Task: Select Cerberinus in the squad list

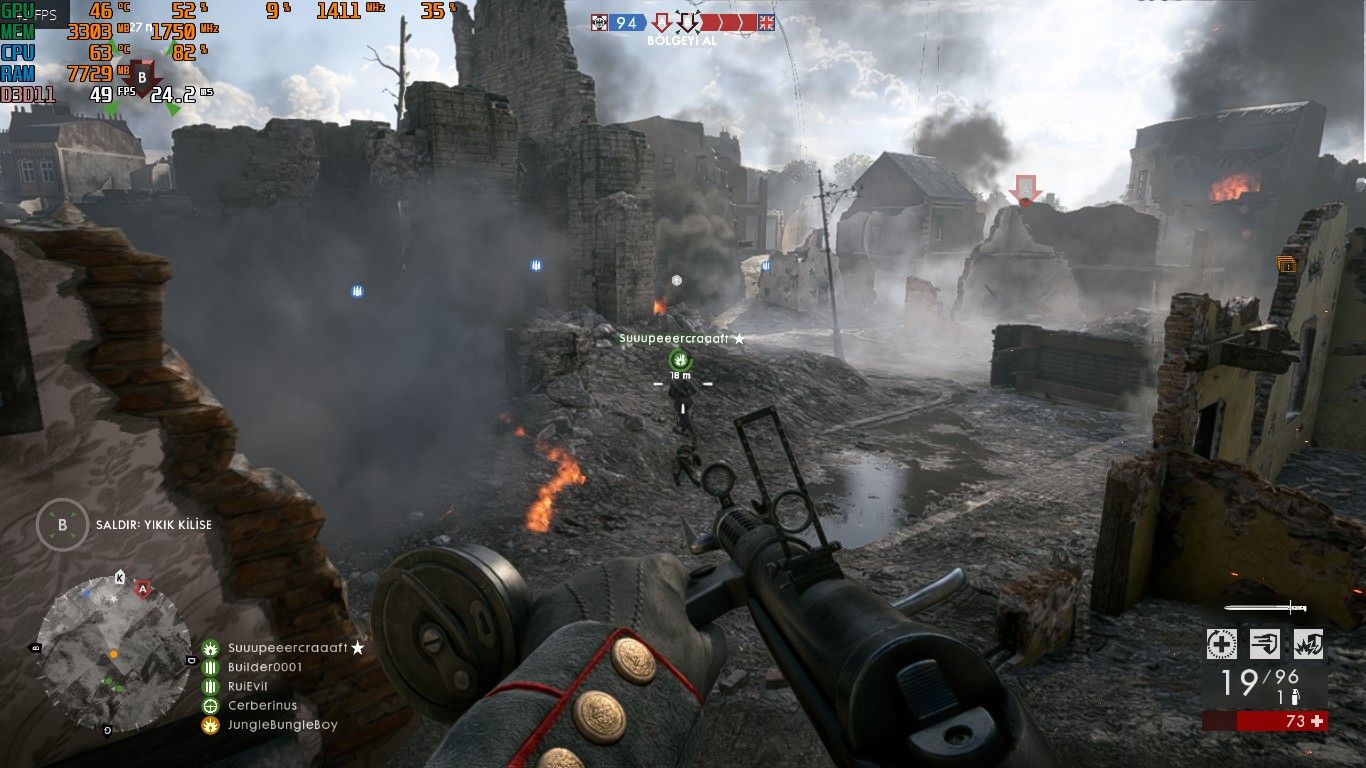Action: pyautogui.click(x=262, y=705)
